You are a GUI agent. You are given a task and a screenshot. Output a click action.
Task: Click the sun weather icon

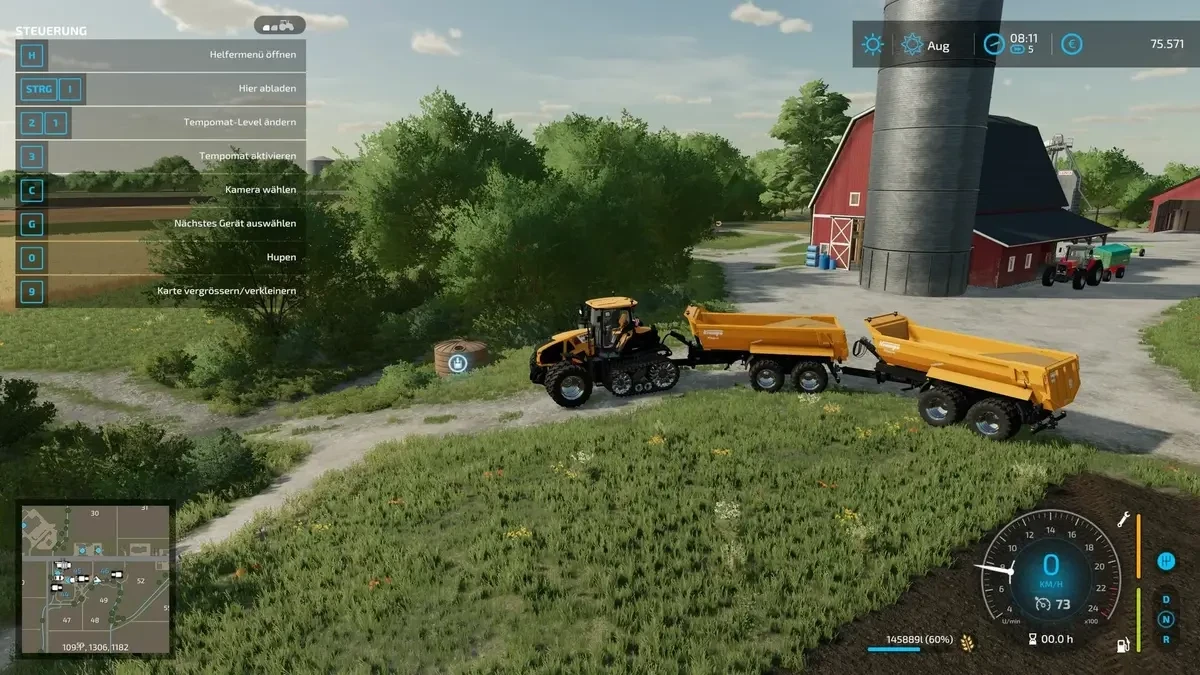click(873, 45)
